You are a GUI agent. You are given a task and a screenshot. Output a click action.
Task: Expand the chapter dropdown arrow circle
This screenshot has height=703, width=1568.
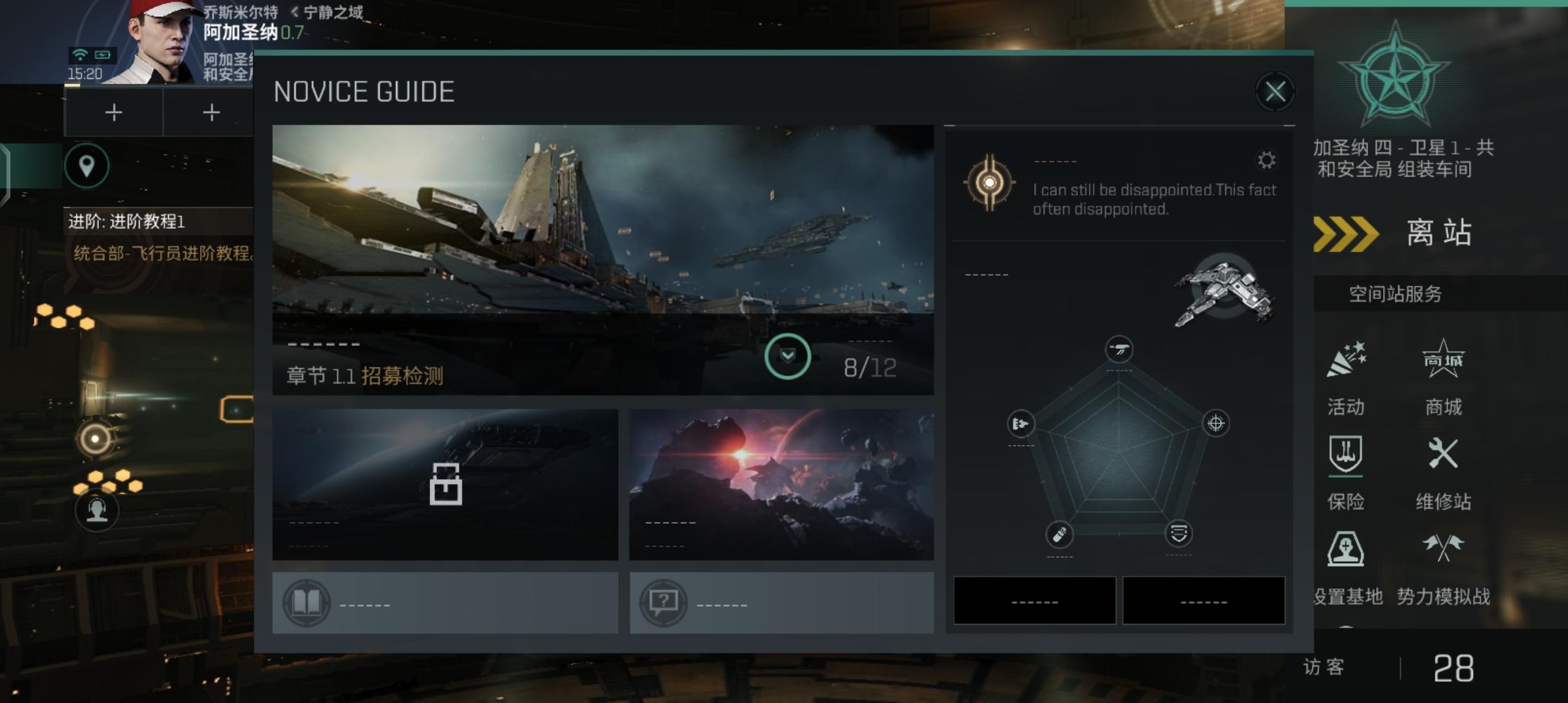click(x=787, y=356)
